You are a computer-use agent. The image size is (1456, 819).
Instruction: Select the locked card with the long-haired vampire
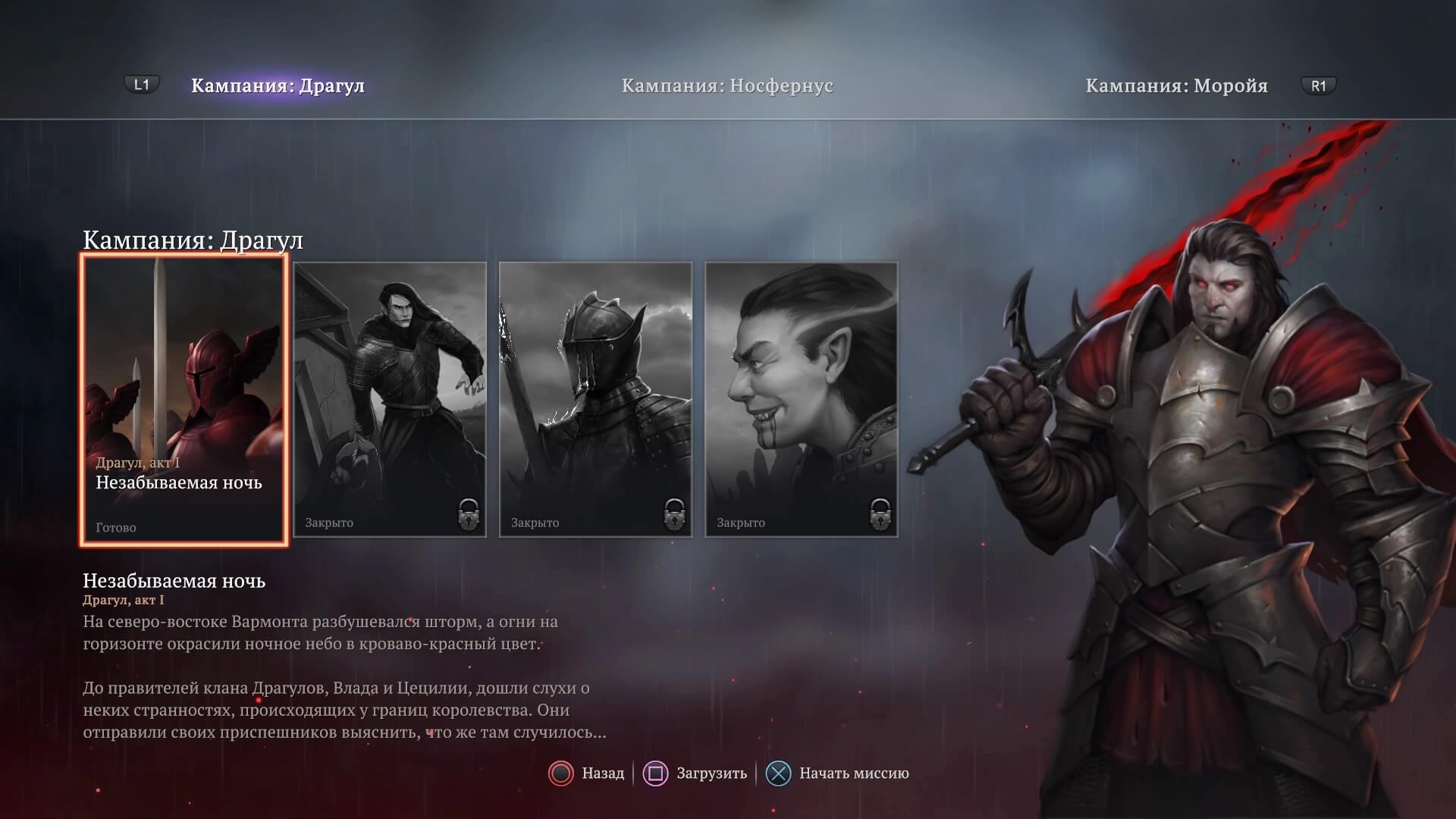[390, 400]
